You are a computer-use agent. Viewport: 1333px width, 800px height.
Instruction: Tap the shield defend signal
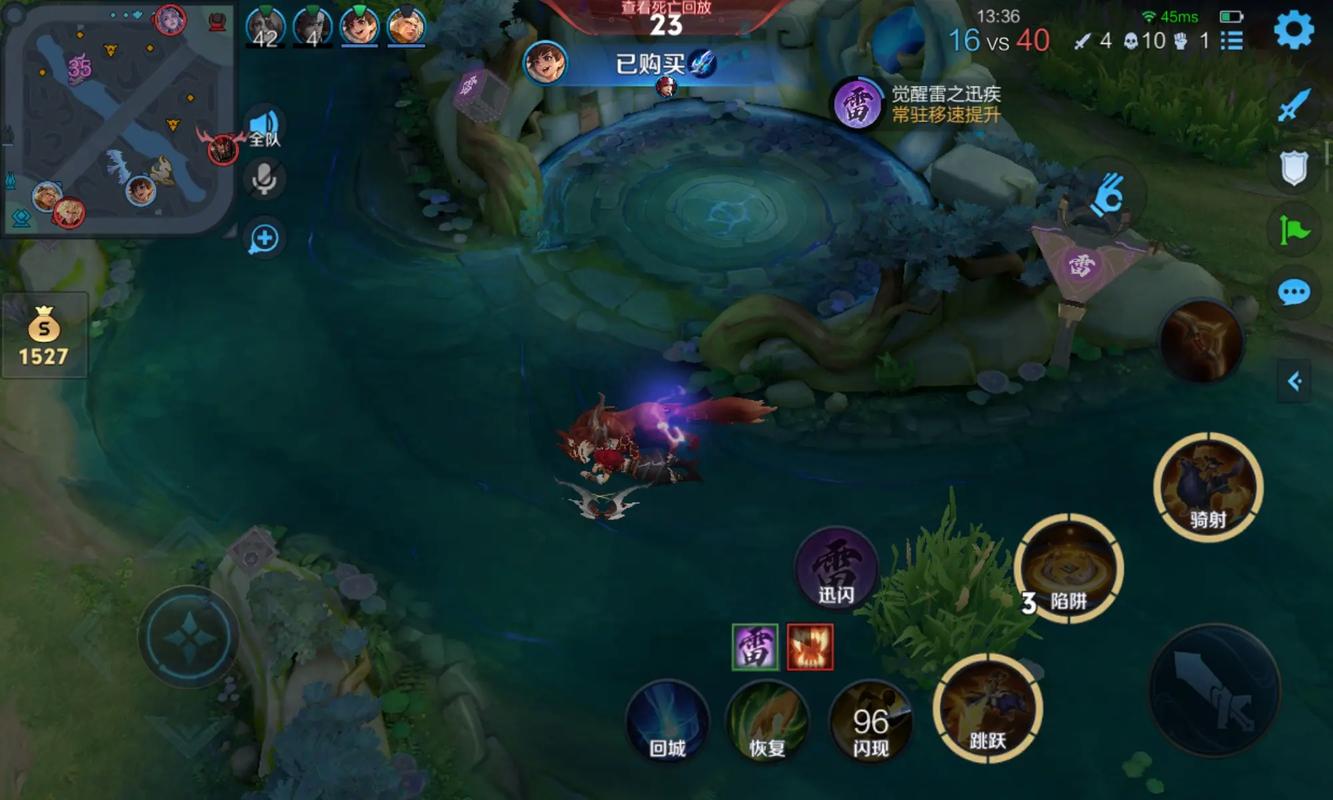[x=1294, y=167]
